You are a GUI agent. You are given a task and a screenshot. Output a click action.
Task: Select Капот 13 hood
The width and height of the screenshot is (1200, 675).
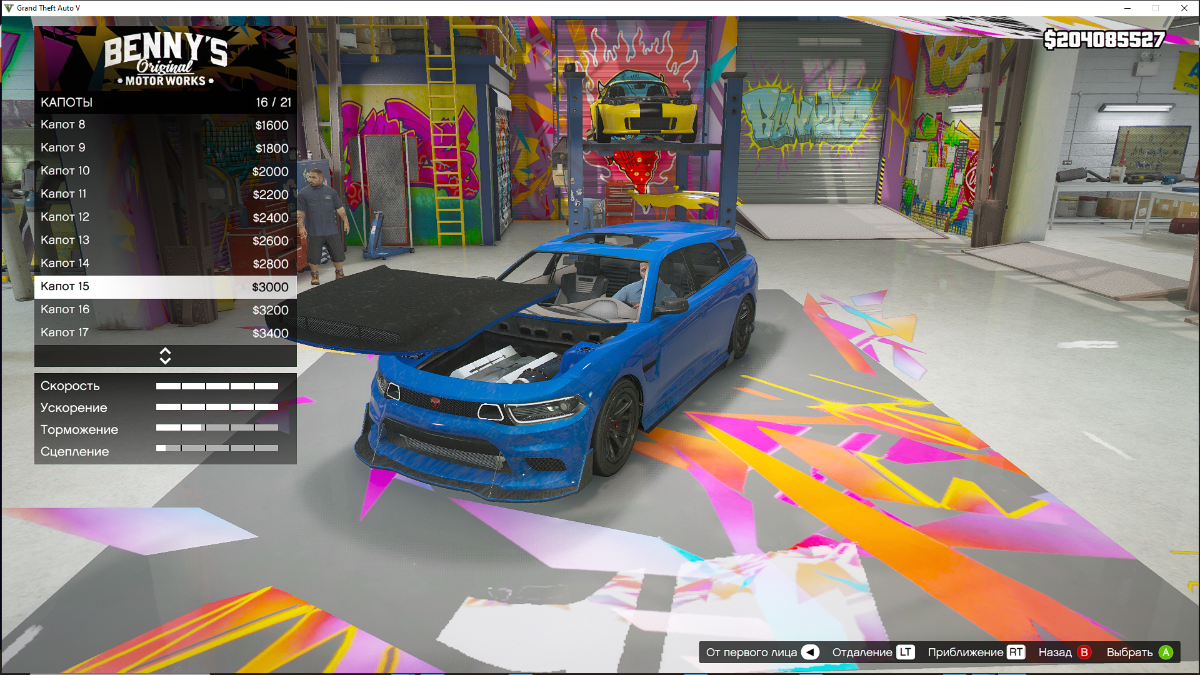[165, 240]
